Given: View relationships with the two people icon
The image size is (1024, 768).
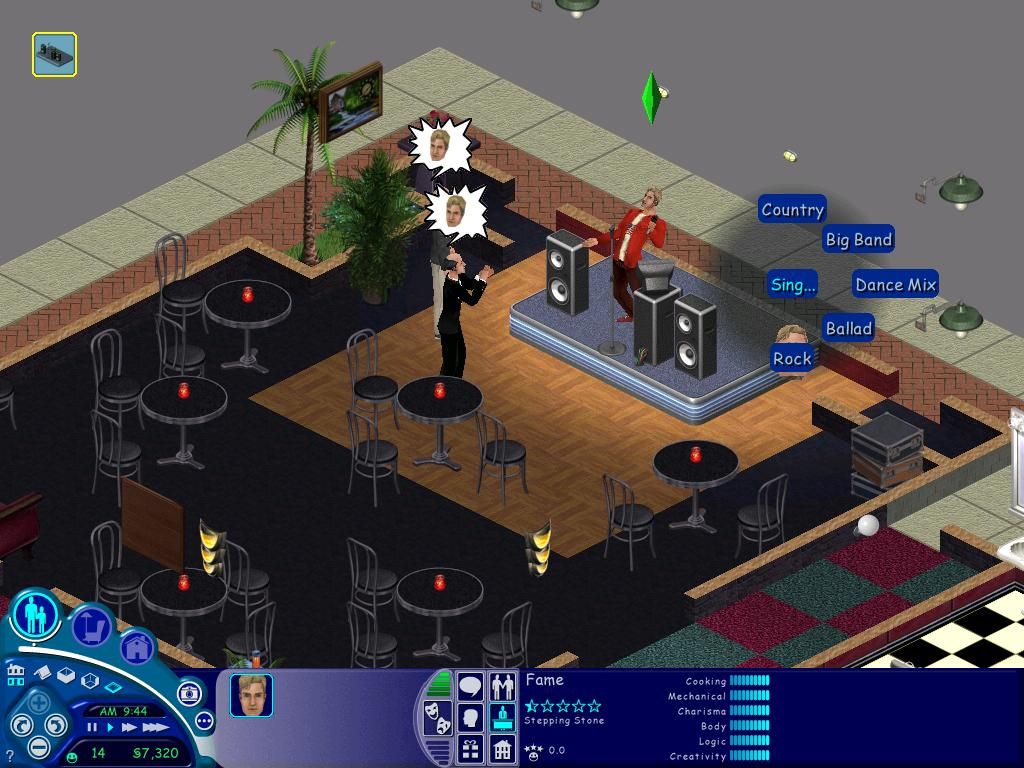Looking at the screenshot, I should click(x=502, y=686).
